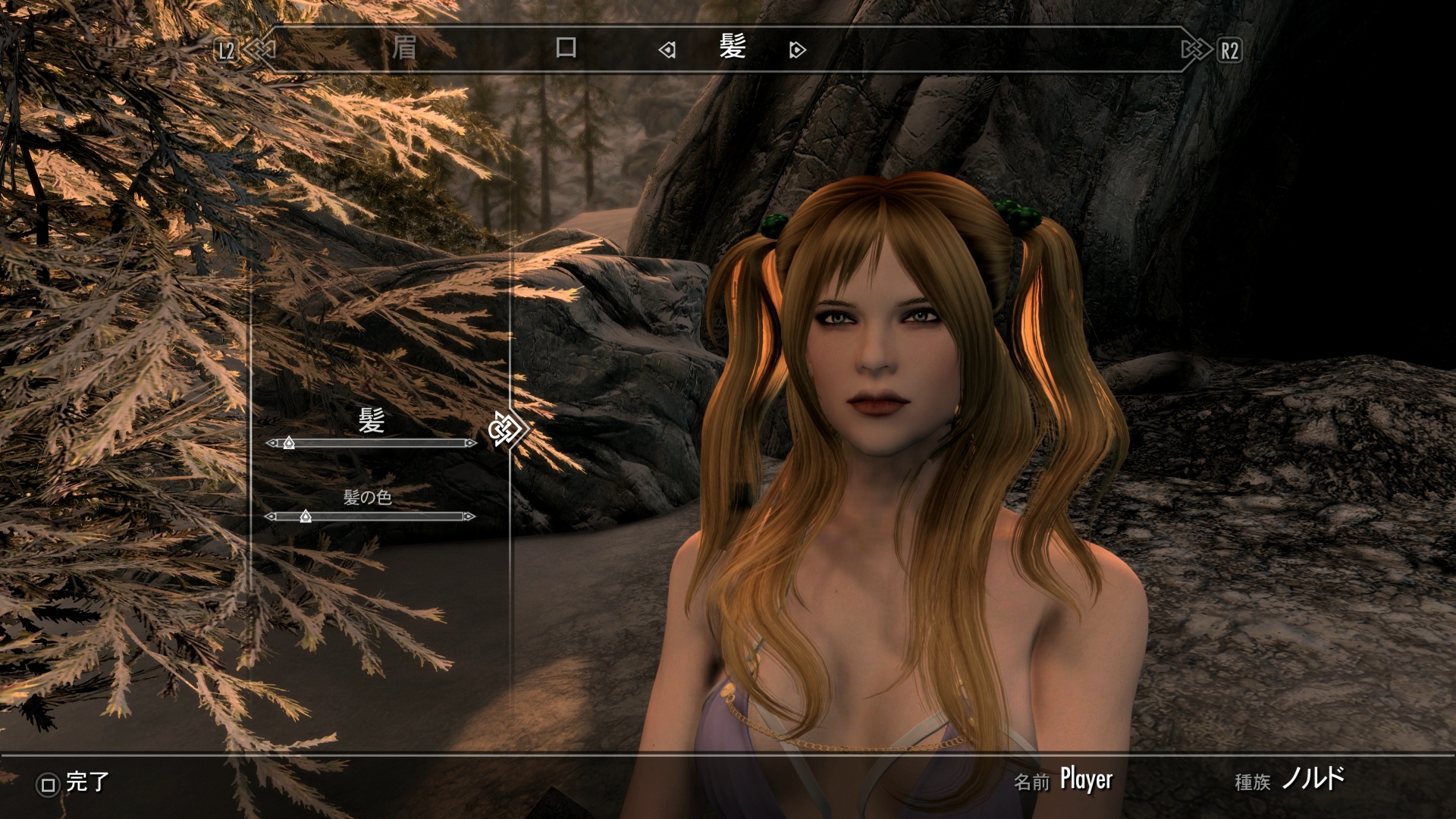Image resolution: width=1456 pixels, height=819 pixels.
Task: Click the left arrow beside the 髪 tab
Action: point(667,51)
